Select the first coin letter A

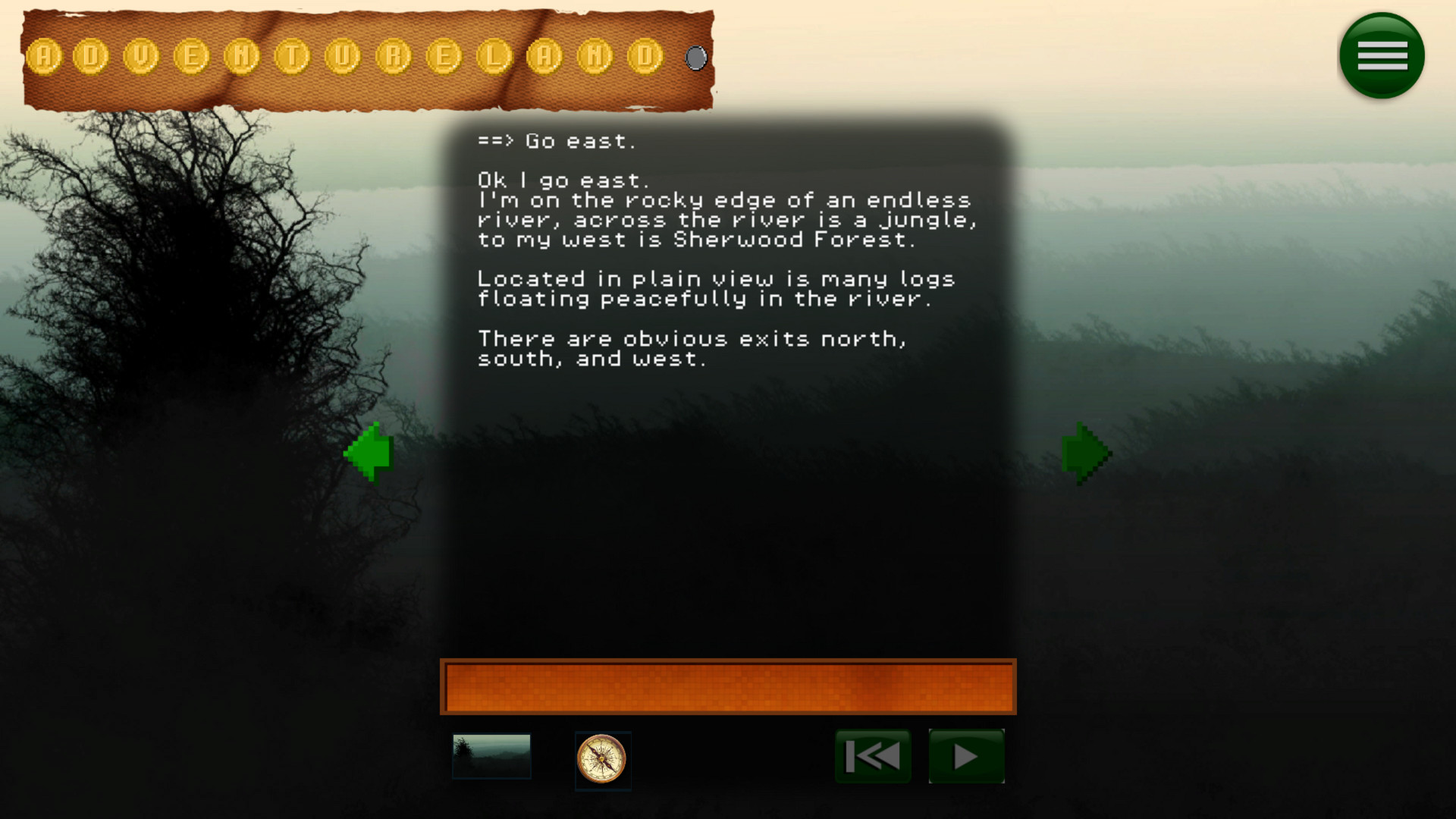click(x=43, y=57)
